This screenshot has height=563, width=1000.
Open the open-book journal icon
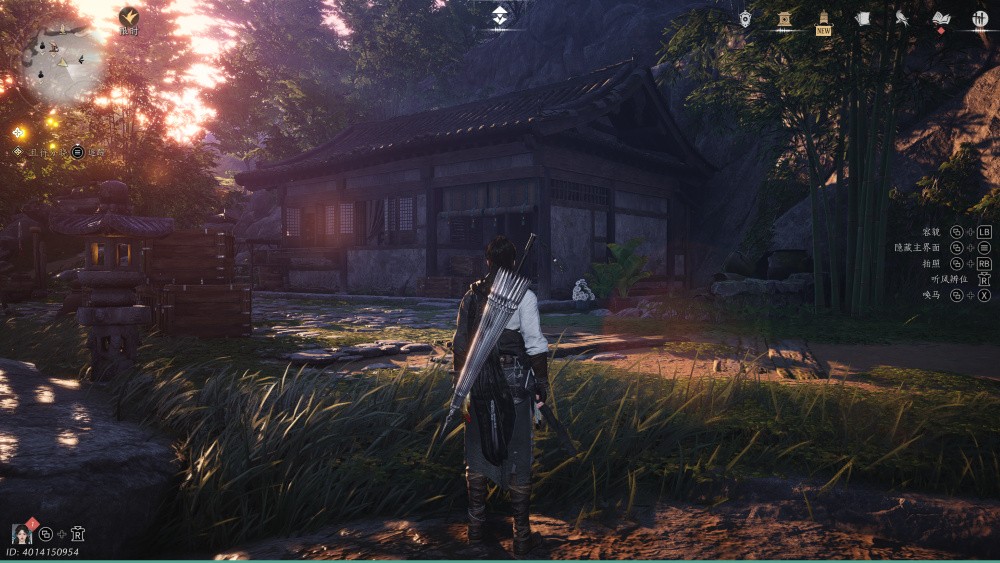point(941,18)
